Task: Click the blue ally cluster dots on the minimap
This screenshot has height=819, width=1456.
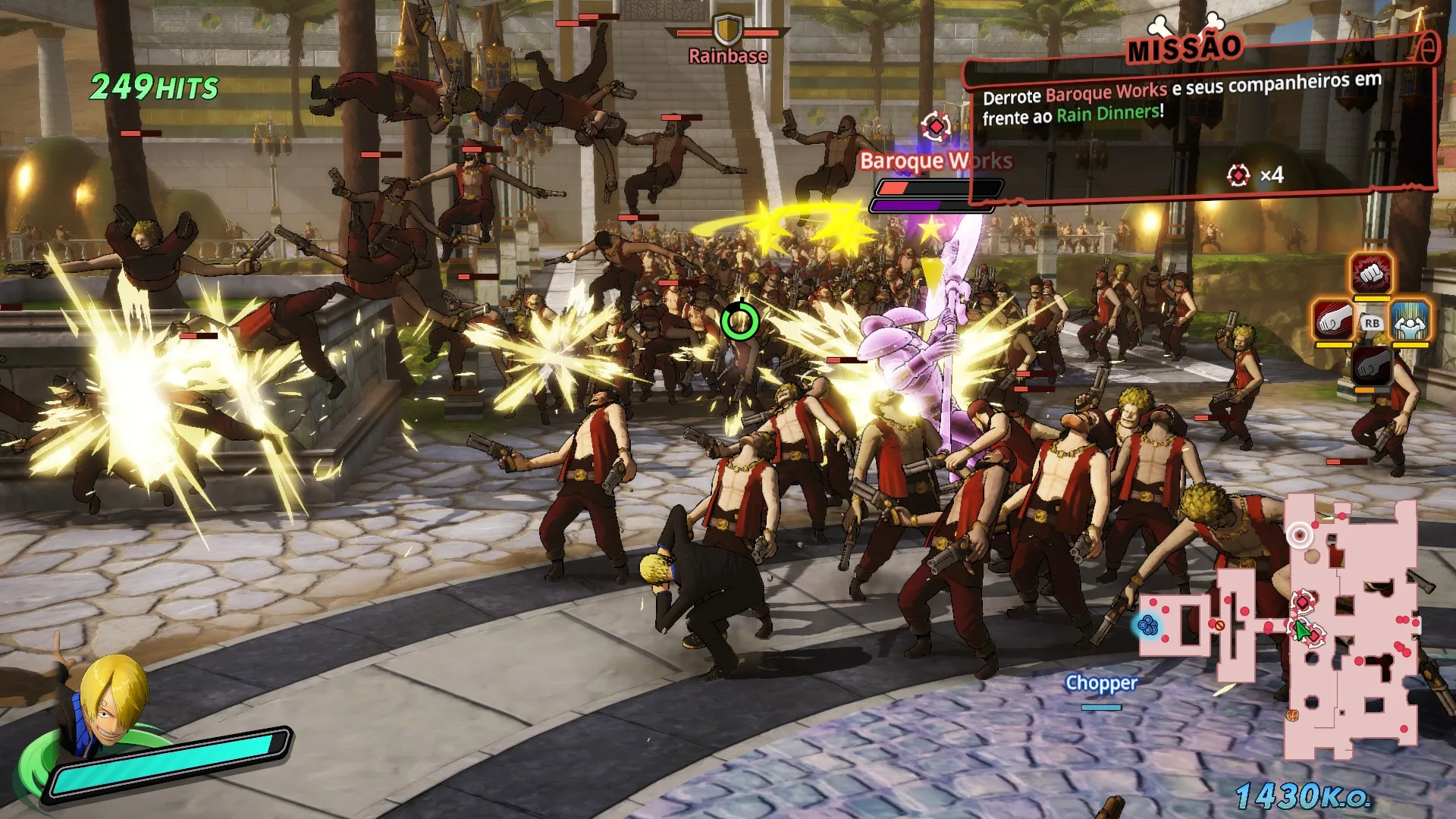Action: coord(1149,624)
